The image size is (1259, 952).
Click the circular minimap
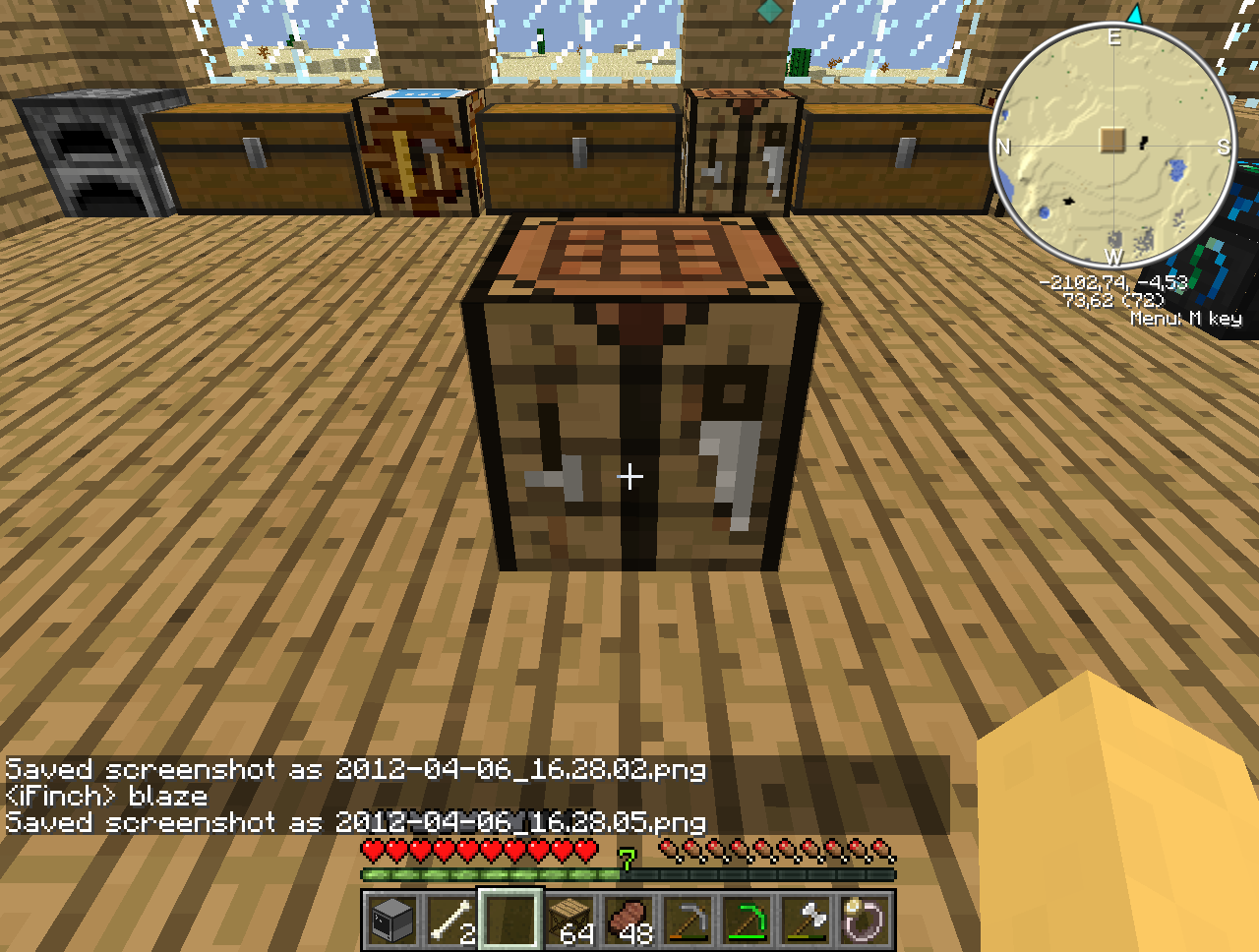1112,146
